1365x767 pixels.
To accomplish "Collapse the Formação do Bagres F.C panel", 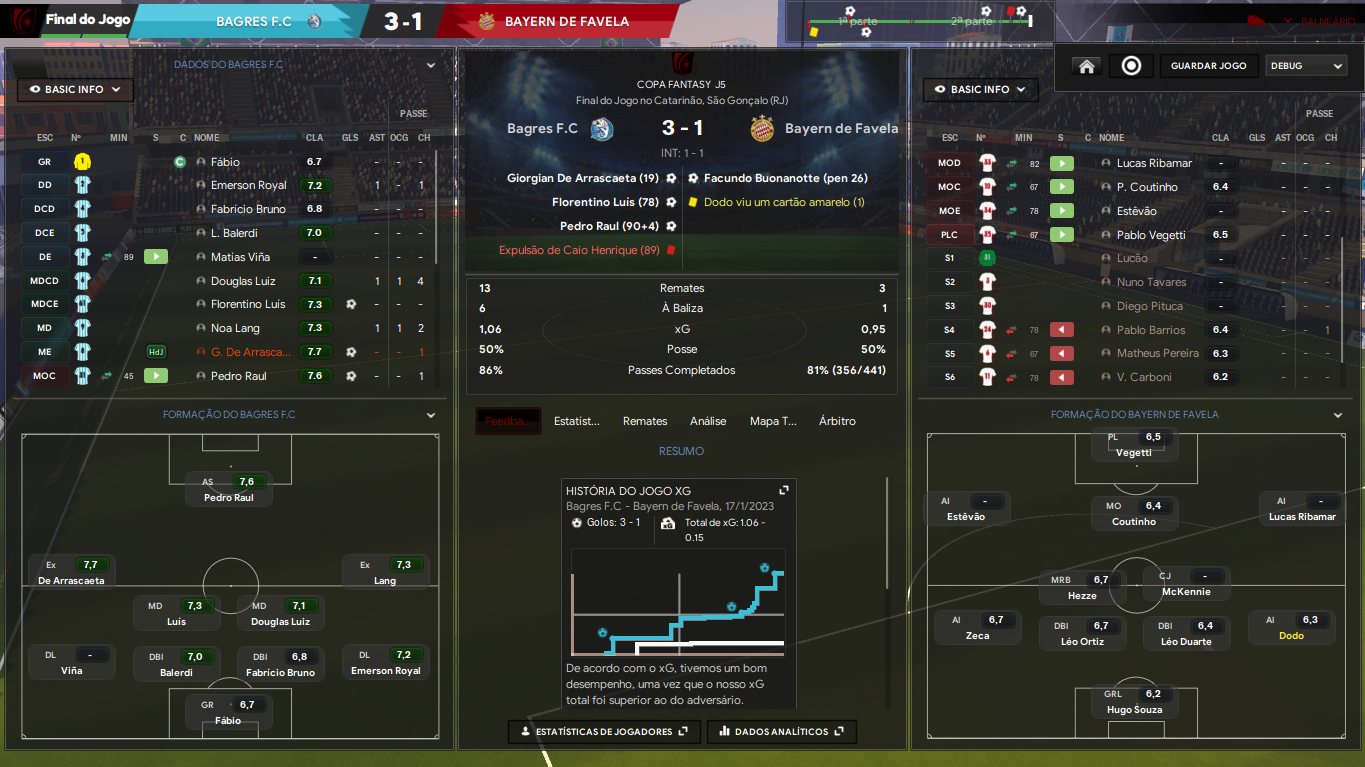I will tap(431, 415).
